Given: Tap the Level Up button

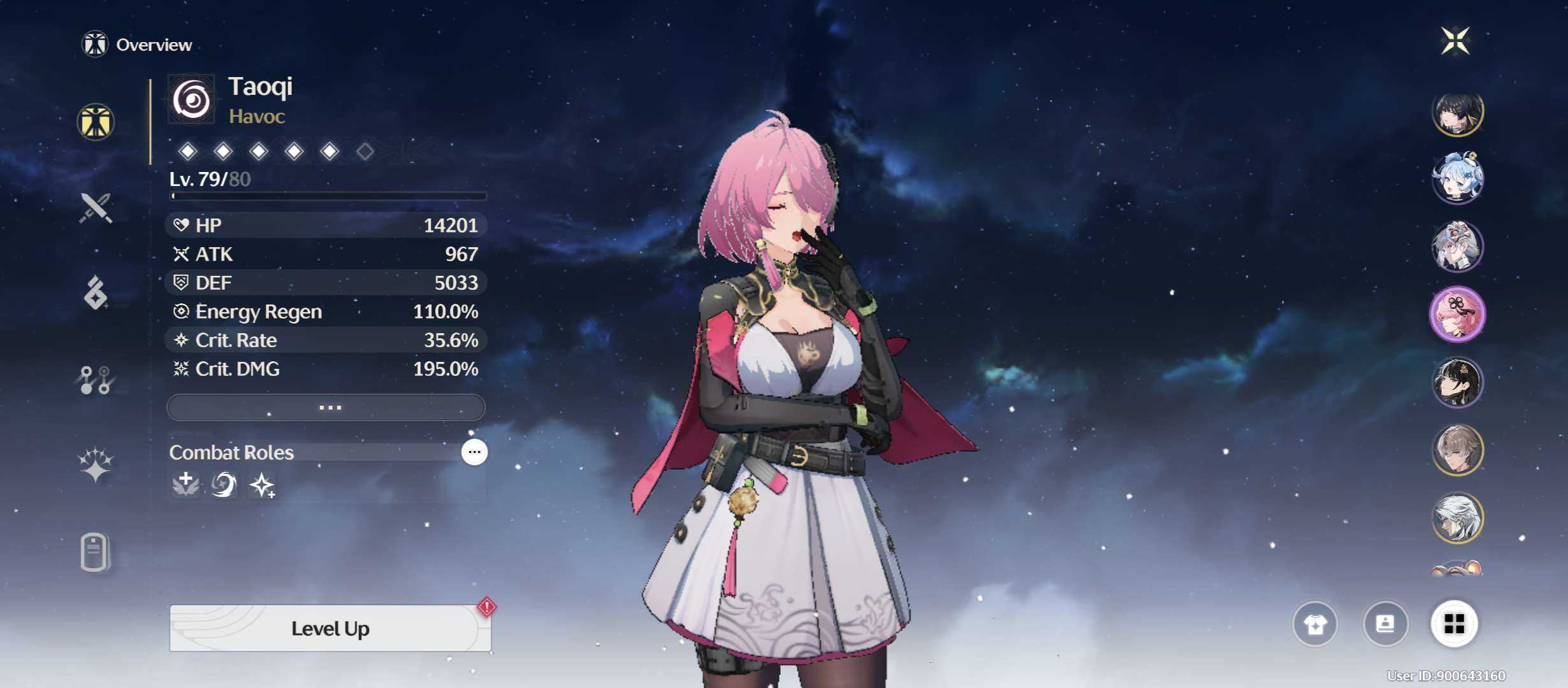Looking at the screenshot, I should point(330,629).
